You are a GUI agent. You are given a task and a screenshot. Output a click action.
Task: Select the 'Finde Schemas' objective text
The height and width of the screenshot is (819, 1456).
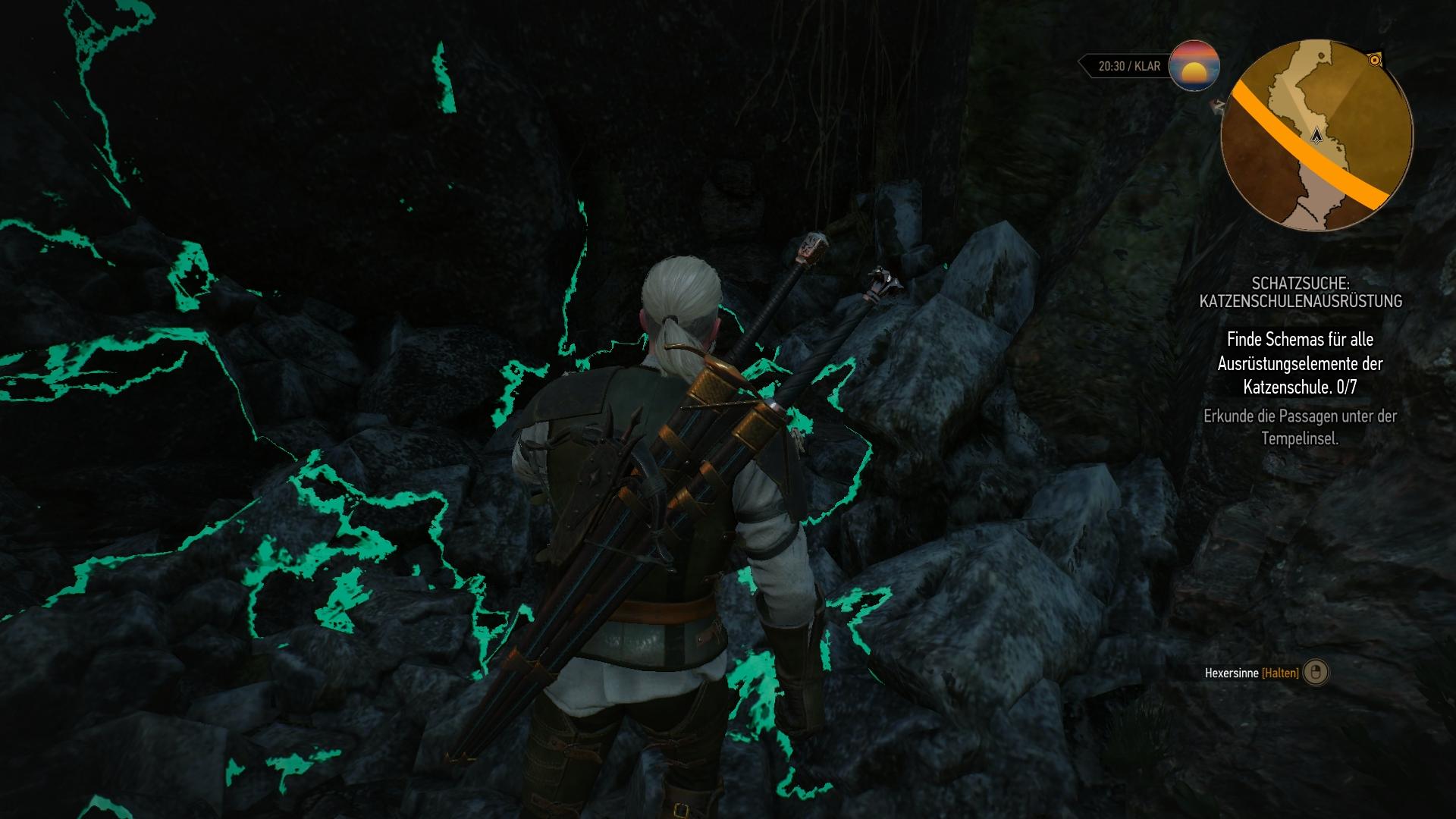pyautogui.click(x=1300, y=363)
